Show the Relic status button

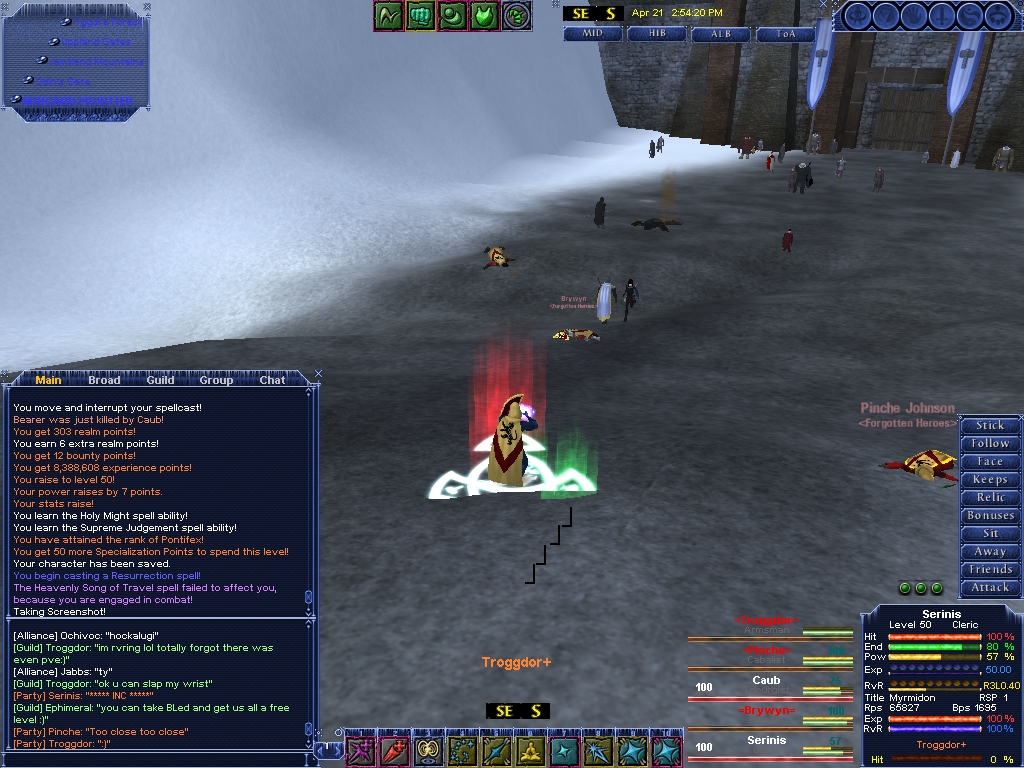(x=990, y=497)
